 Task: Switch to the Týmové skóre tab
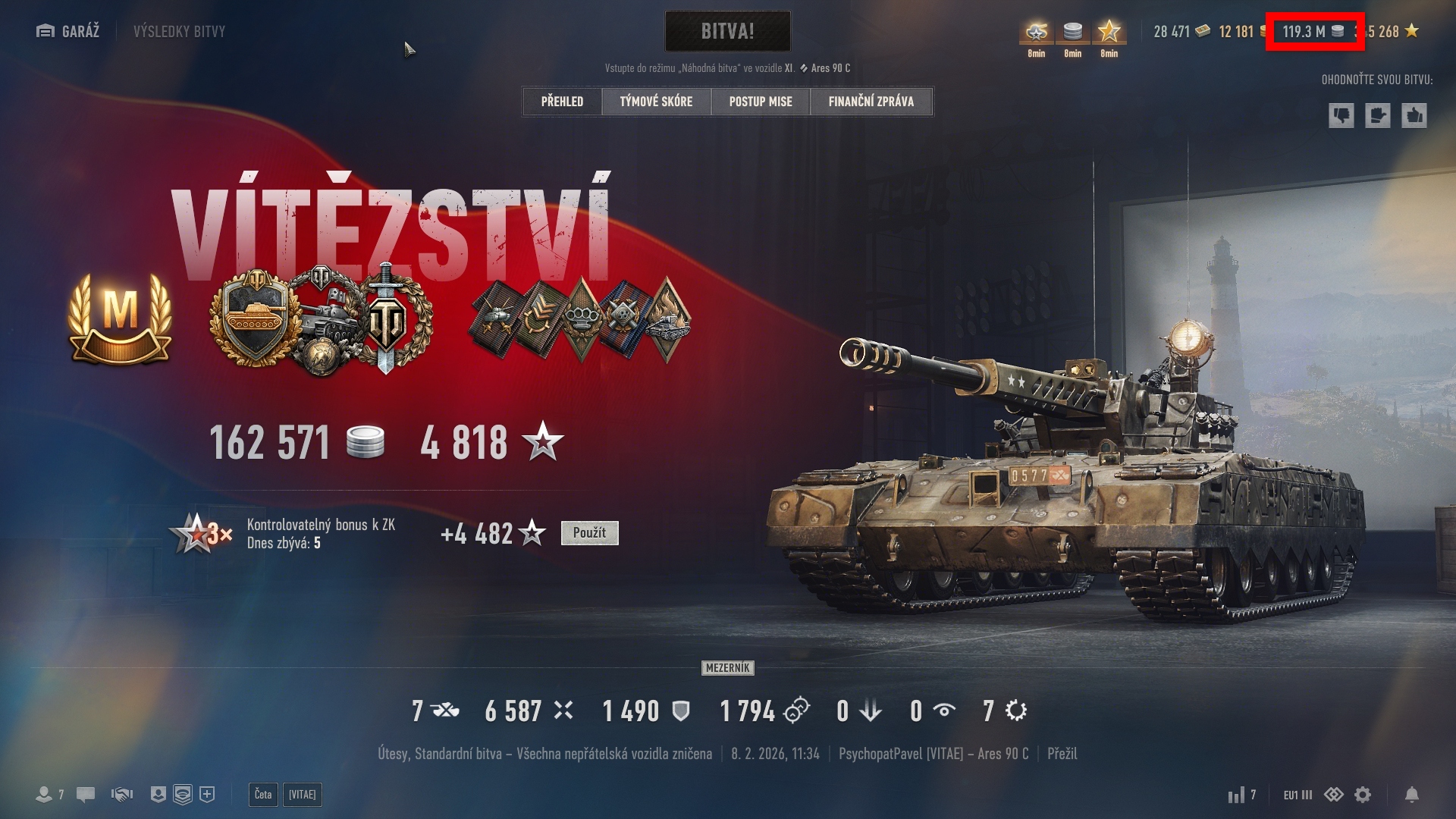pyautogui.click(x=656, y=102)
